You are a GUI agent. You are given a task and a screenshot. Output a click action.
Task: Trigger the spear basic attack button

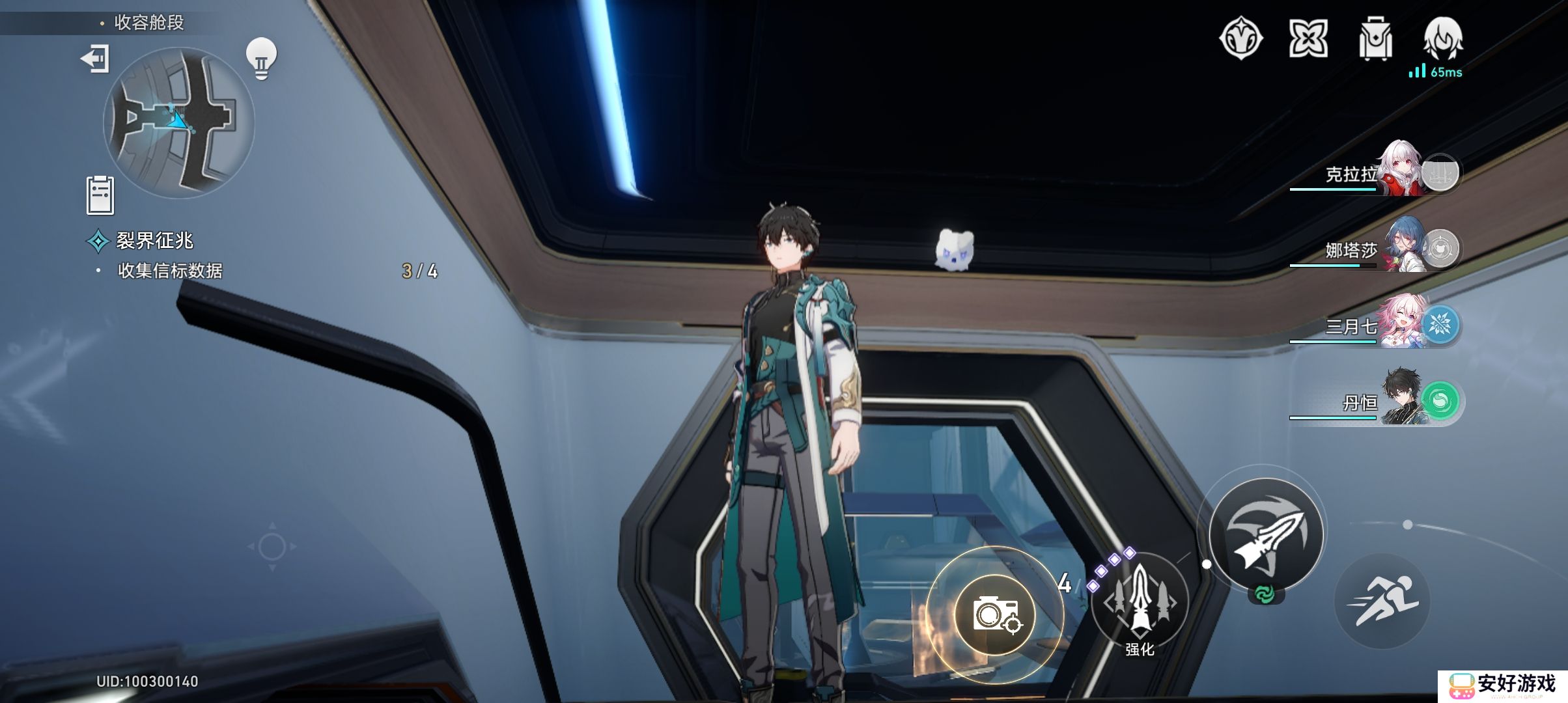(x=1265, y=534)
